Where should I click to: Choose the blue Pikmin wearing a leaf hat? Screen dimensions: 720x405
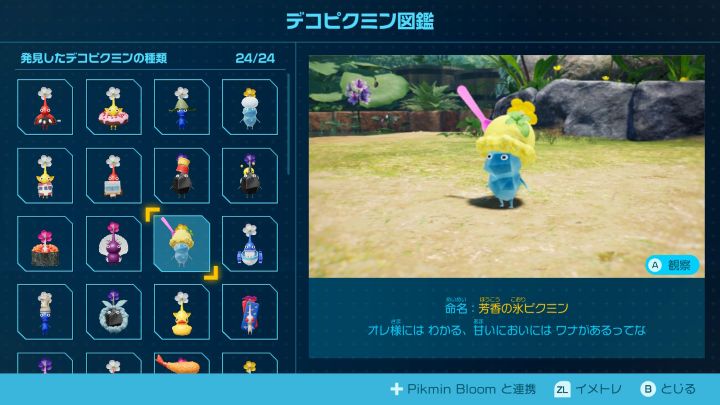[x=181, y=107]
